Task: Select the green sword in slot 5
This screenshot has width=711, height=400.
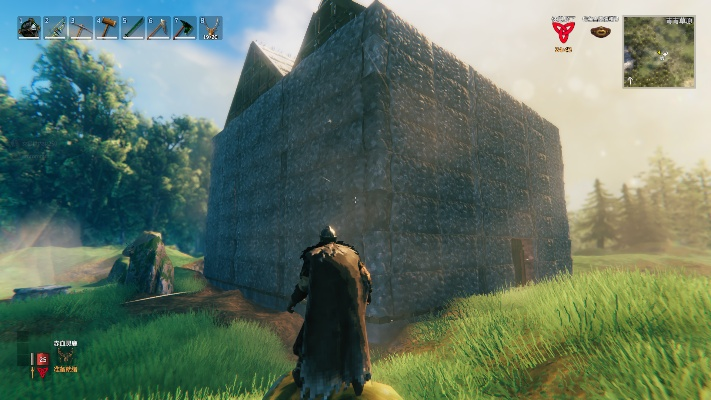Action: click(x=133, y=28)
